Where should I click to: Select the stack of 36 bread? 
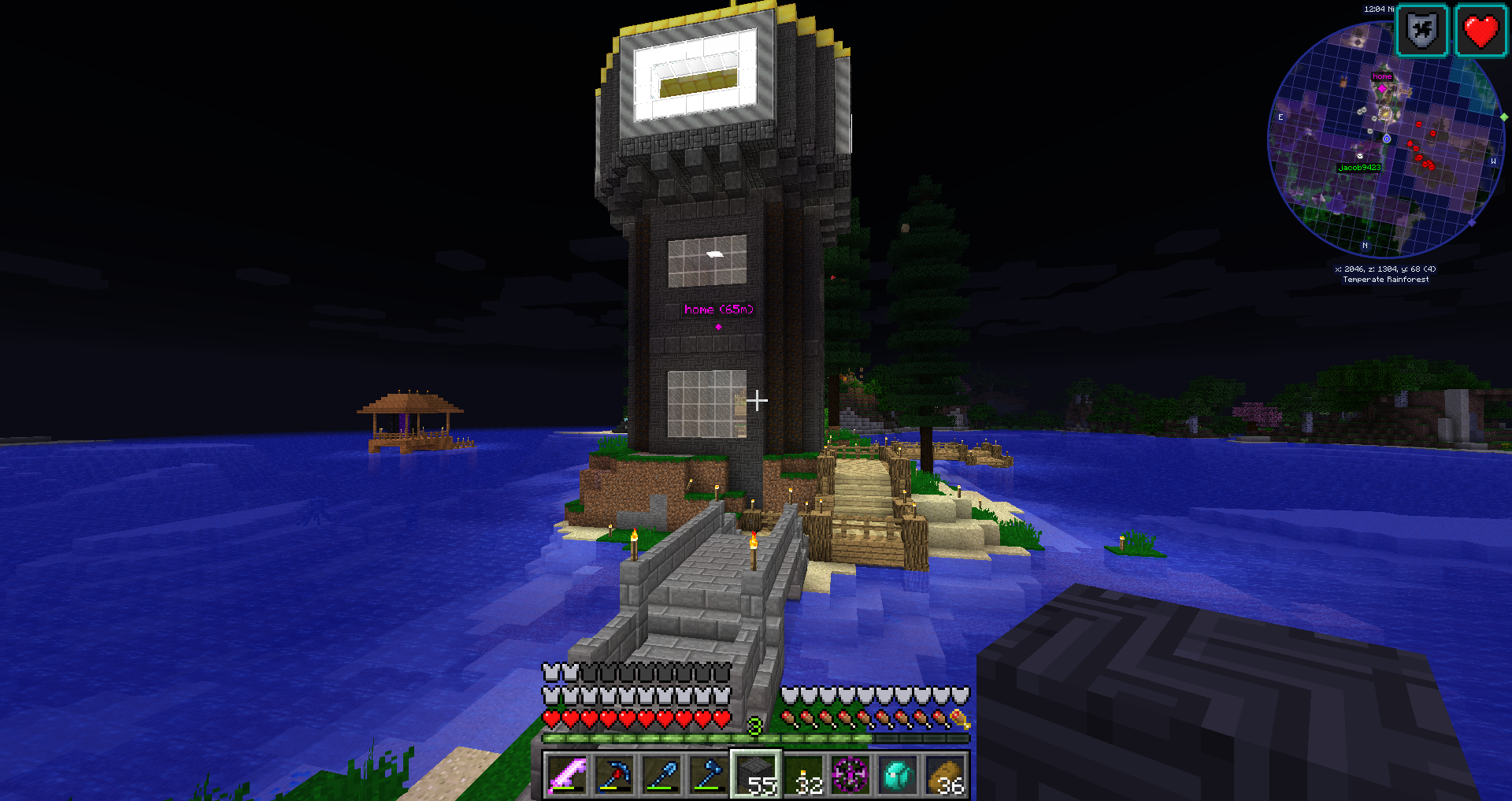946,774
